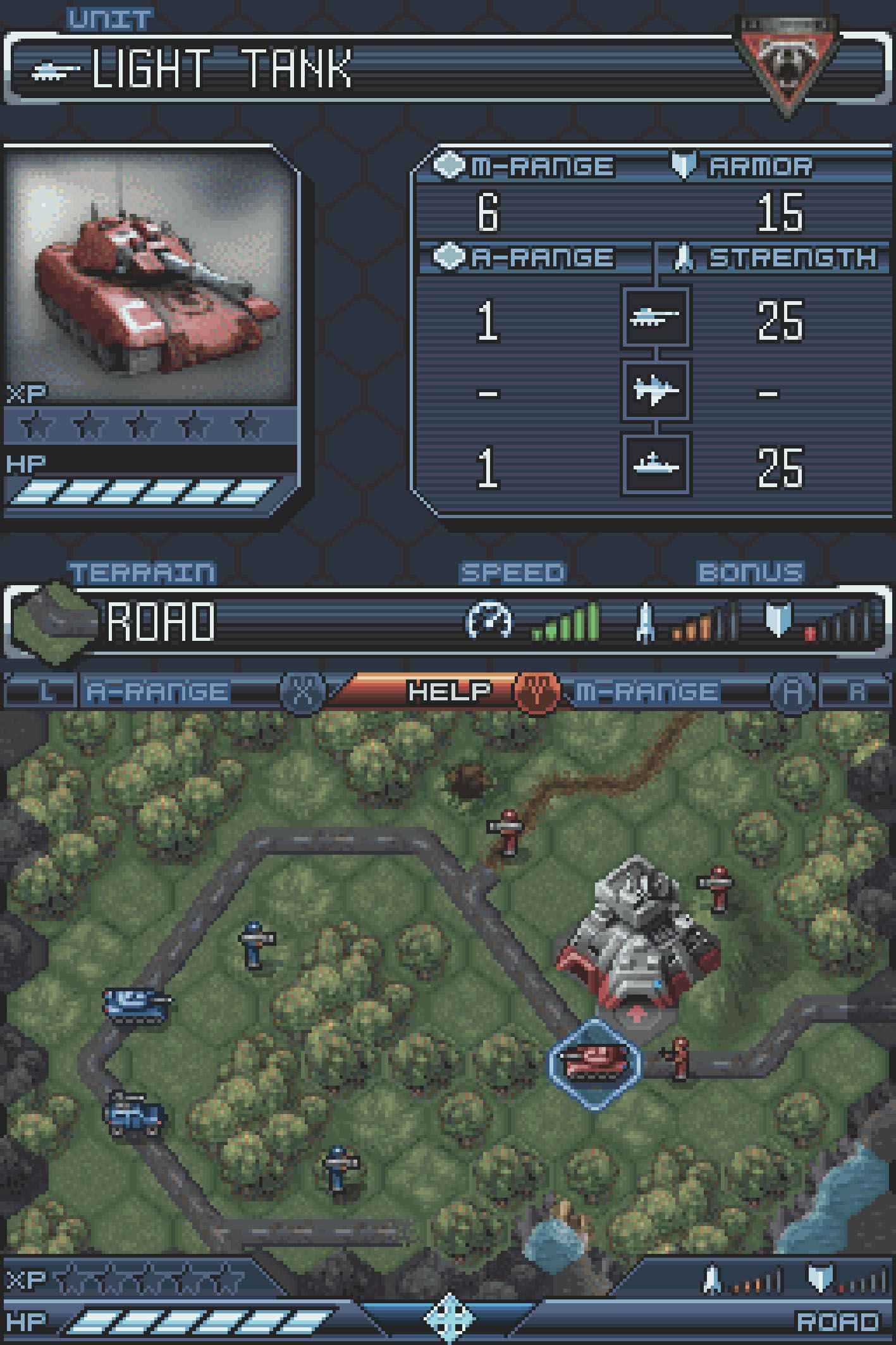The image size is (896, 1345).
Task: Display the M-RANGE movement range
Action: pos(647,691)
